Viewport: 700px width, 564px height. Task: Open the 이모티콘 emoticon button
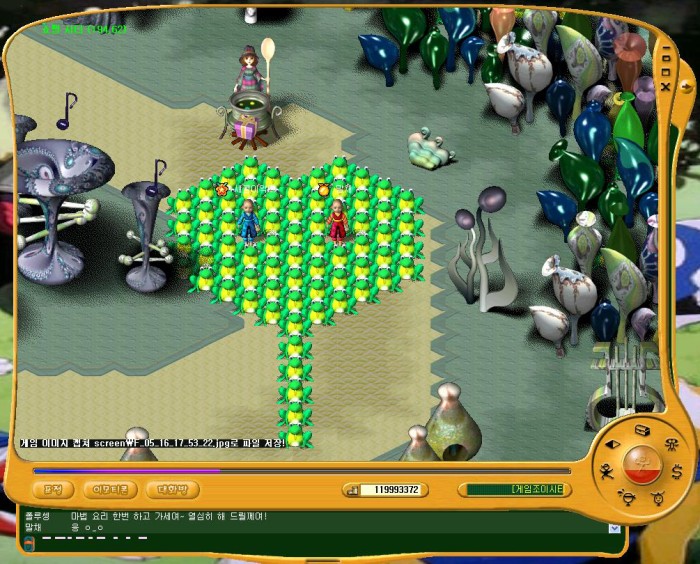point(109,490)
